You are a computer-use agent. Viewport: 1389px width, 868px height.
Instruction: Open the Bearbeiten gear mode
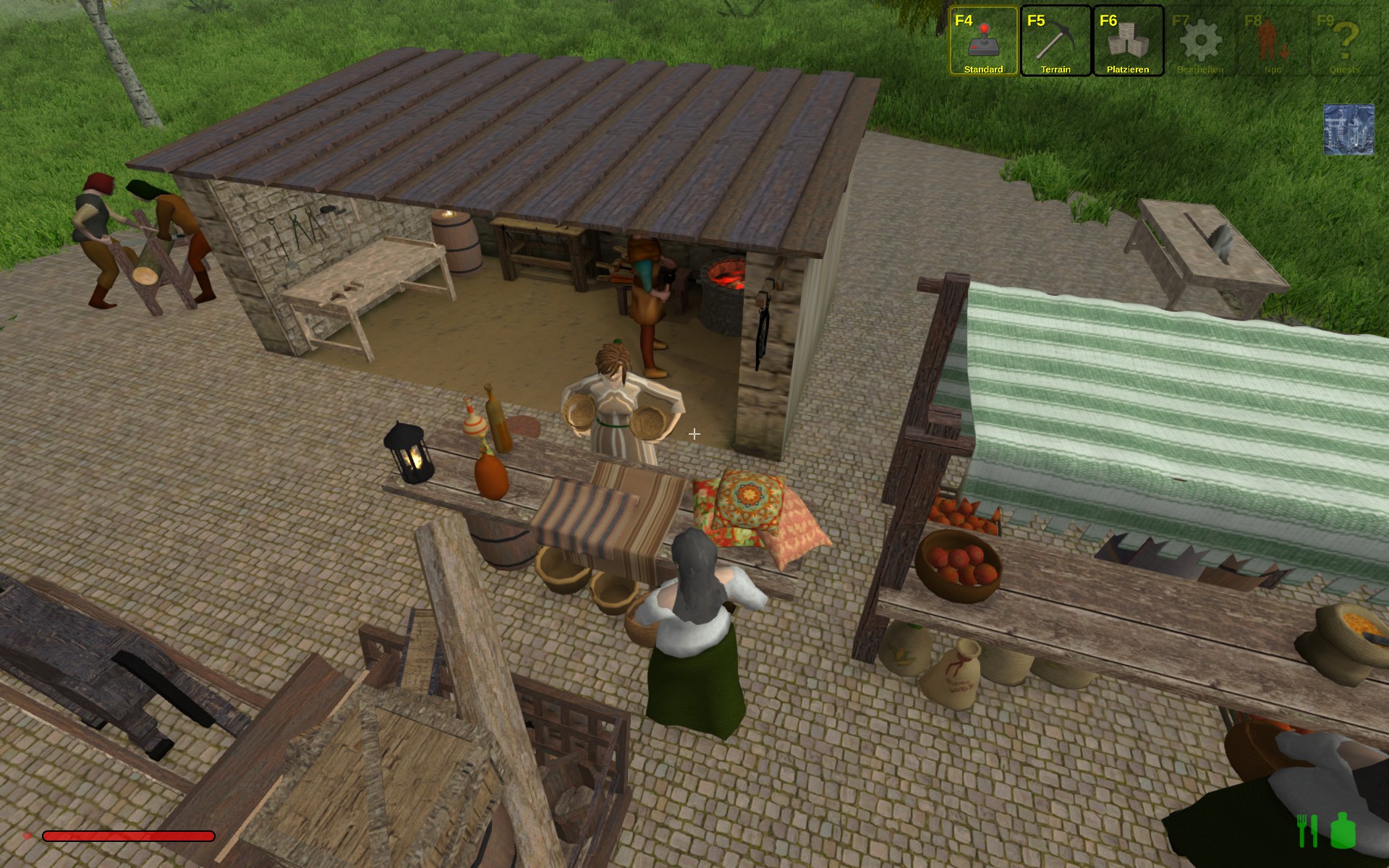[x=1200, y=41]
